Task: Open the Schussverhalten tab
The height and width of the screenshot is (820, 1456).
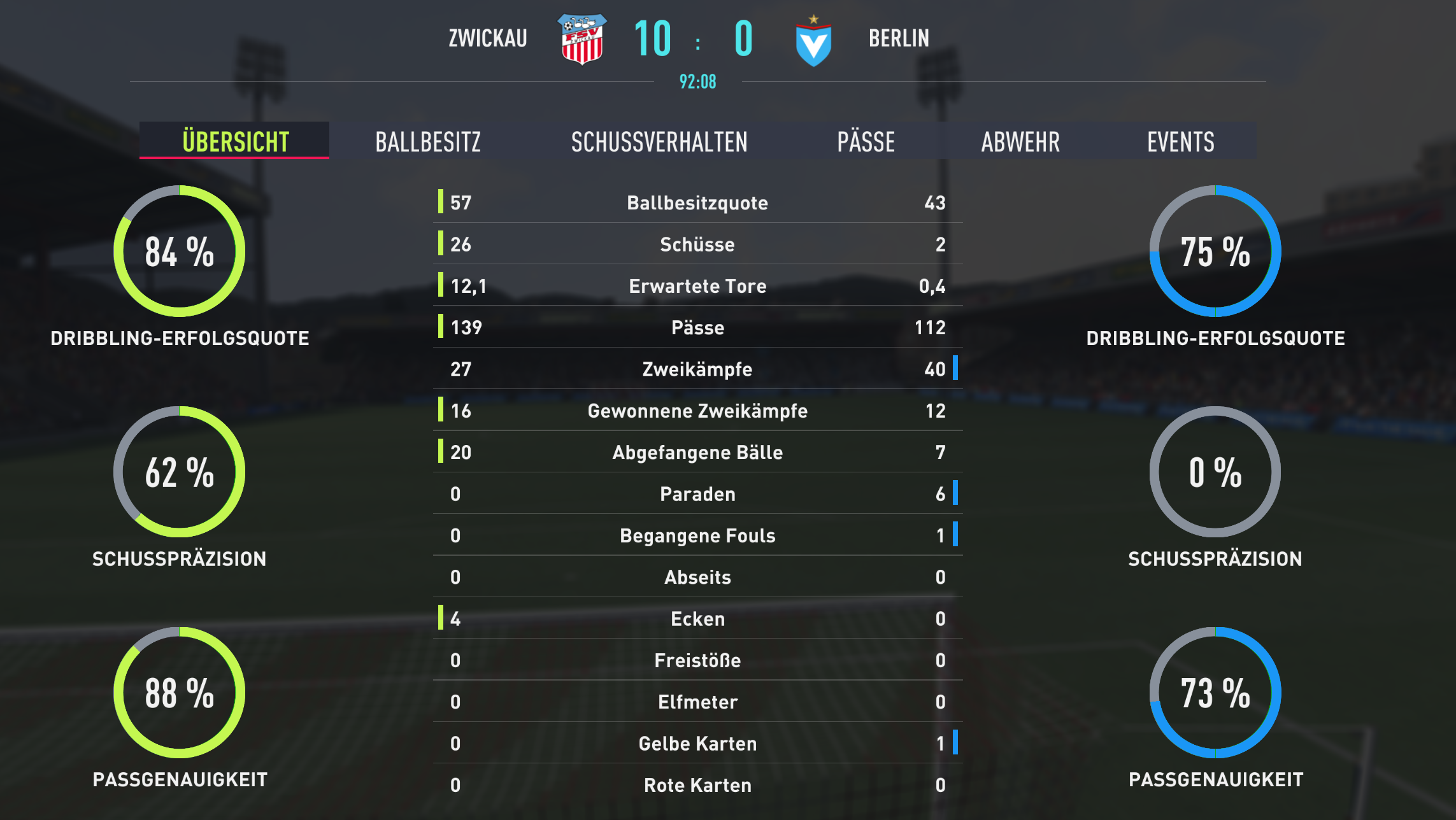Action: [x=659, y=141]
